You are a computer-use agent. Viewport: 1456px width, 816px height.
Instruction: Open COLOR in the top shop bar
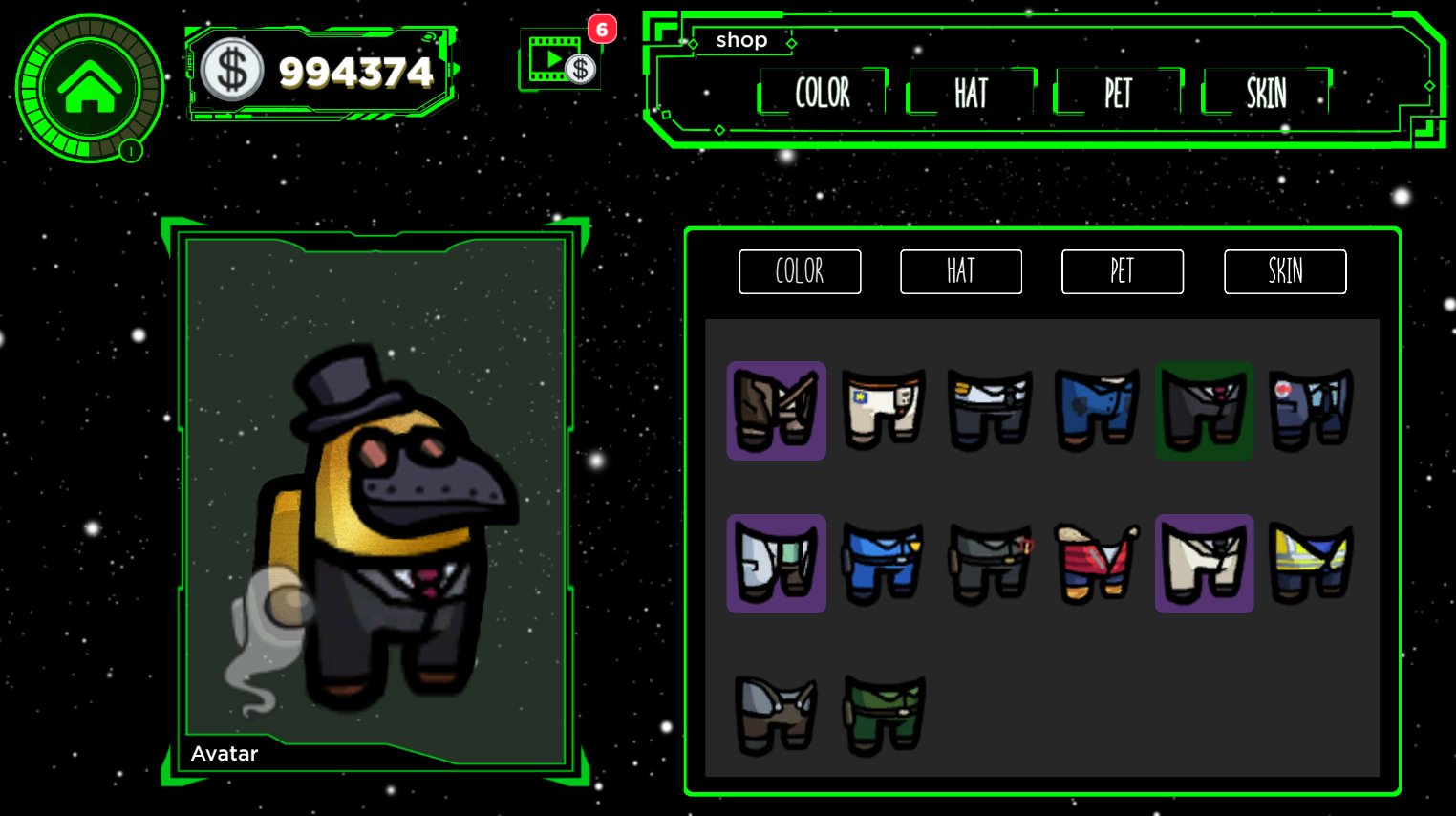coord(823,93)
